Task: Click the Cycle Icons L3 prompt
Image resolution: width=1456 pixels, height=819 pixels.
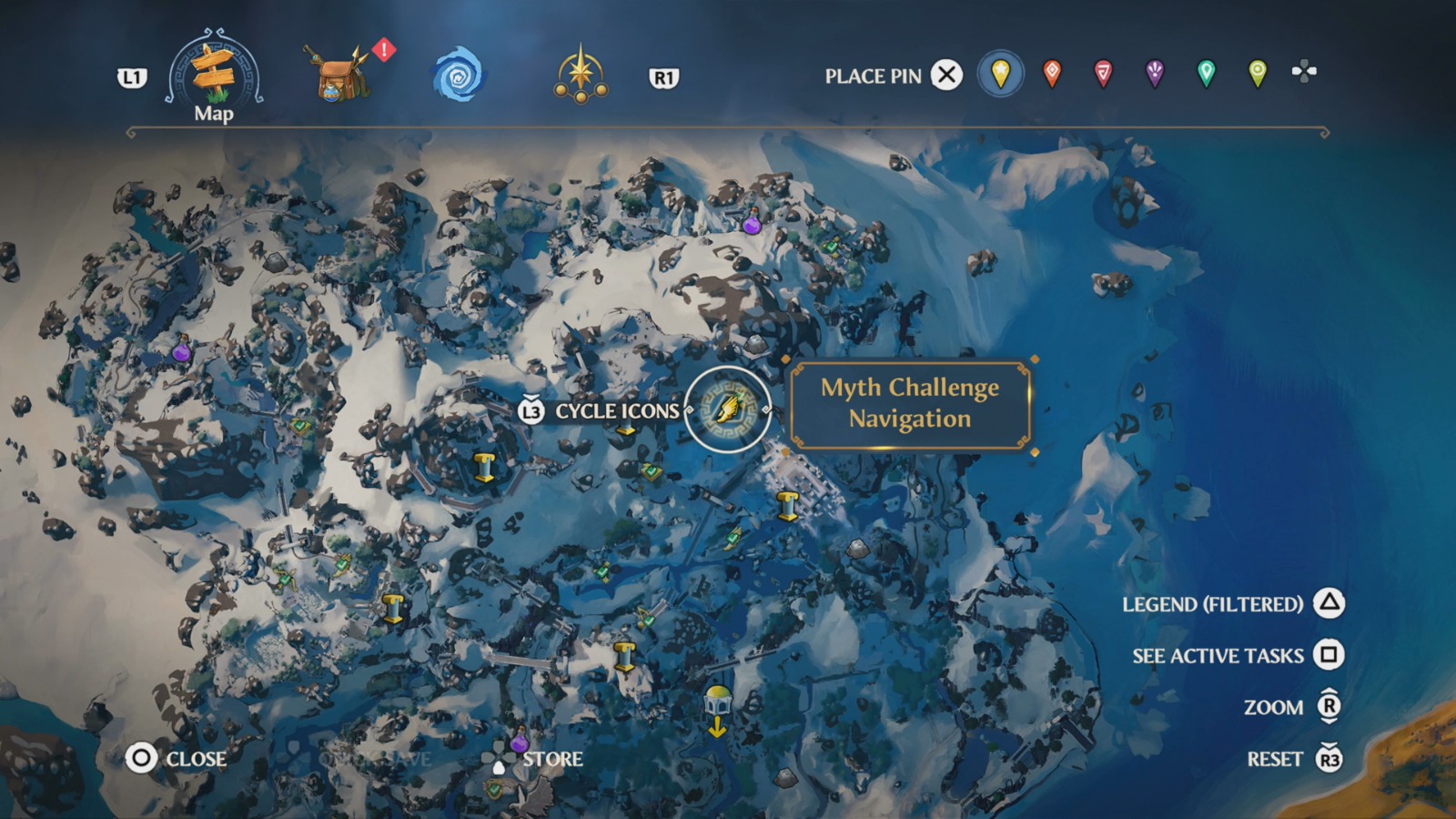Action: [x=531, y=411]
